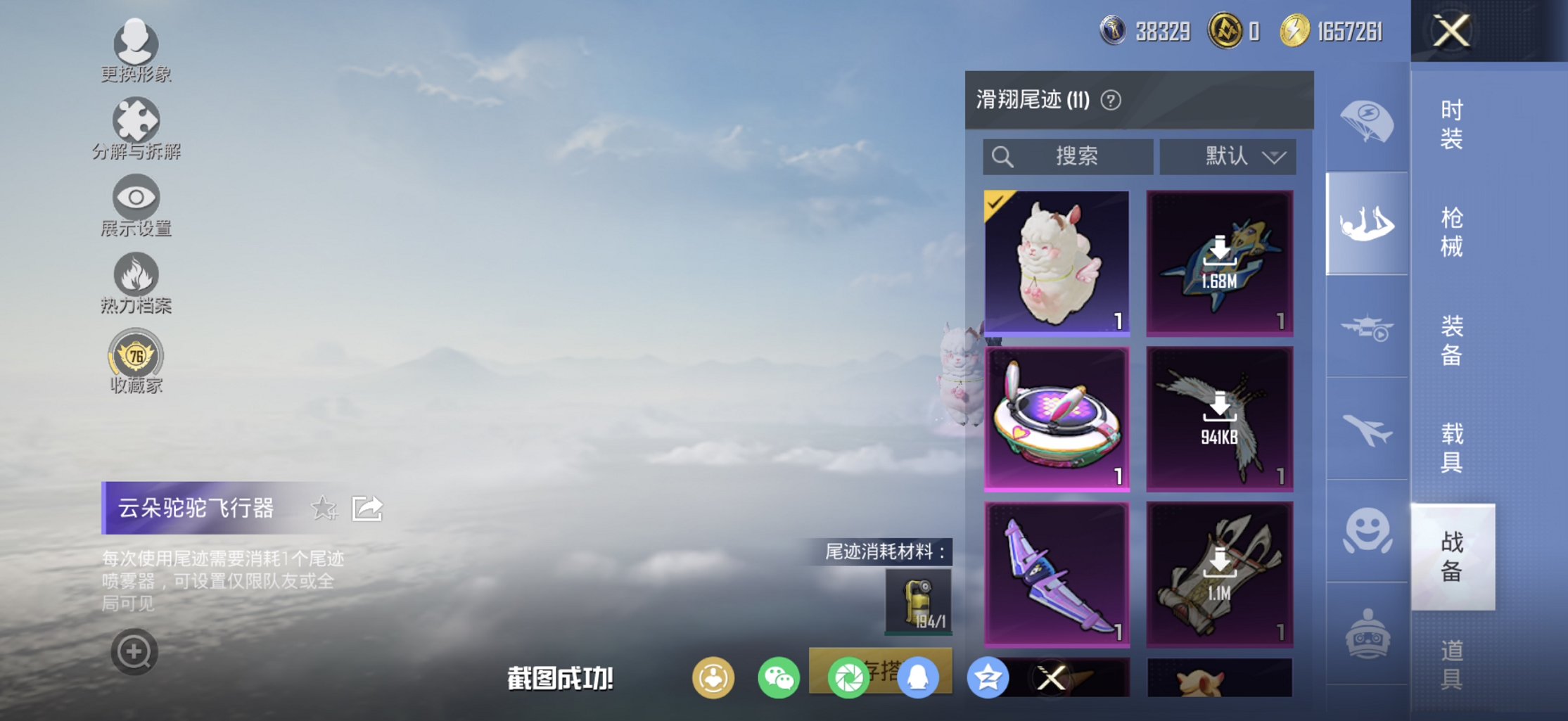
Task: Share via the WeChat icon
Action: click(779, 677)
